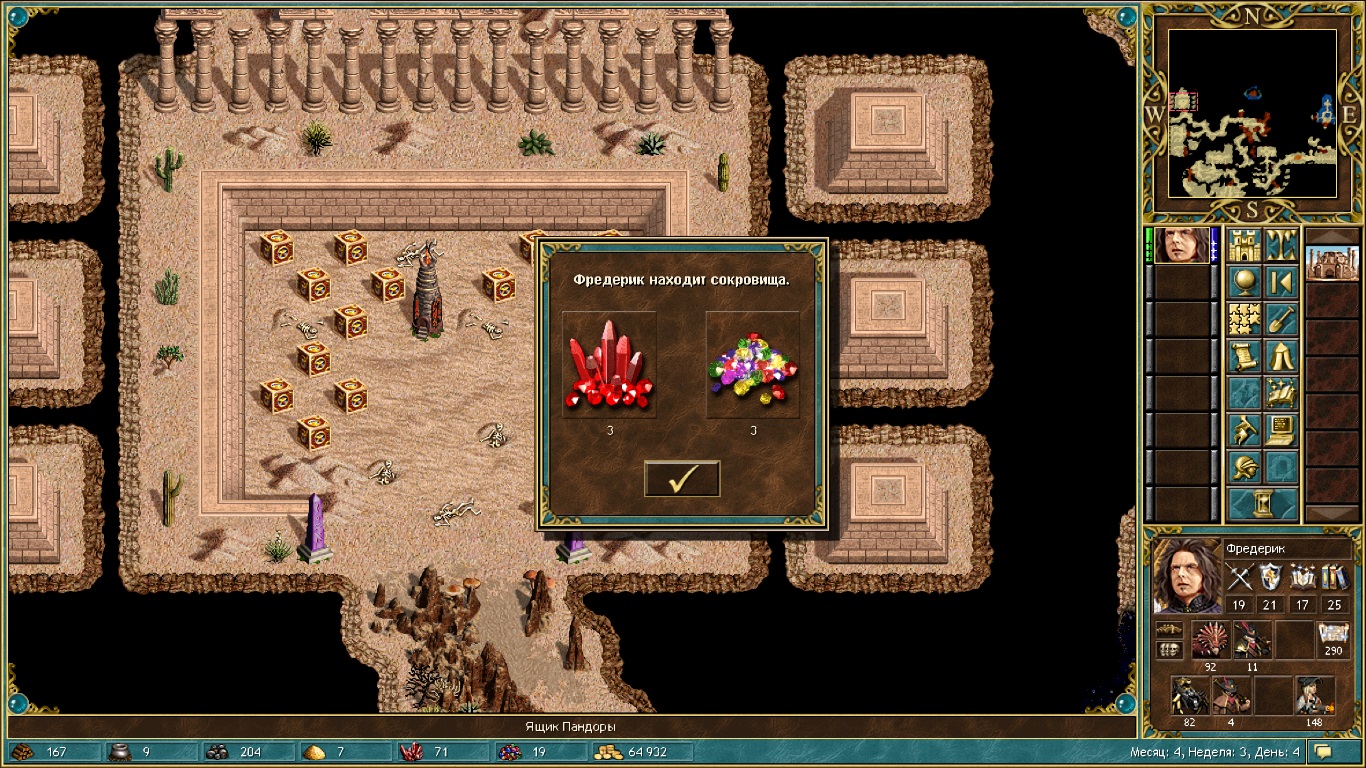This screenshot has height=768, width=1366.
Task: Open the kingdom overview castle button
Action: [x=1245, y=245]
